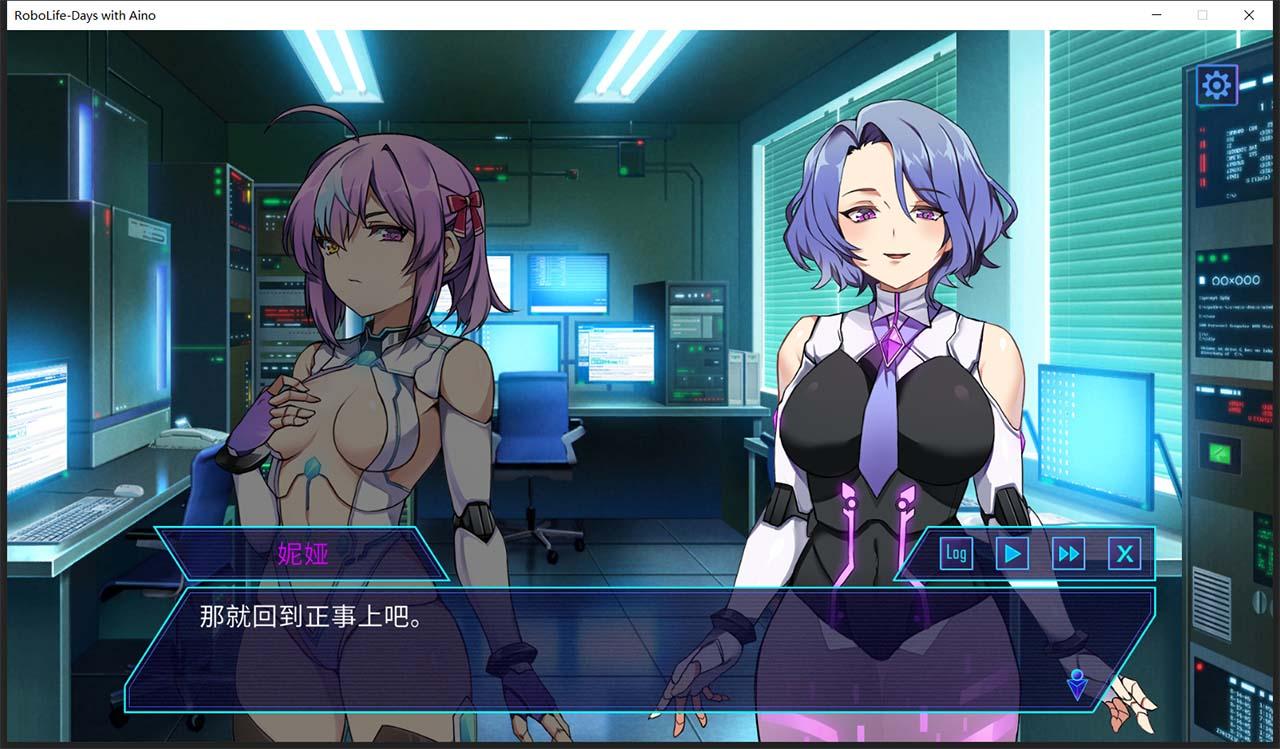
Task: Open the settings gear icon
Action: click(1216, 84)
